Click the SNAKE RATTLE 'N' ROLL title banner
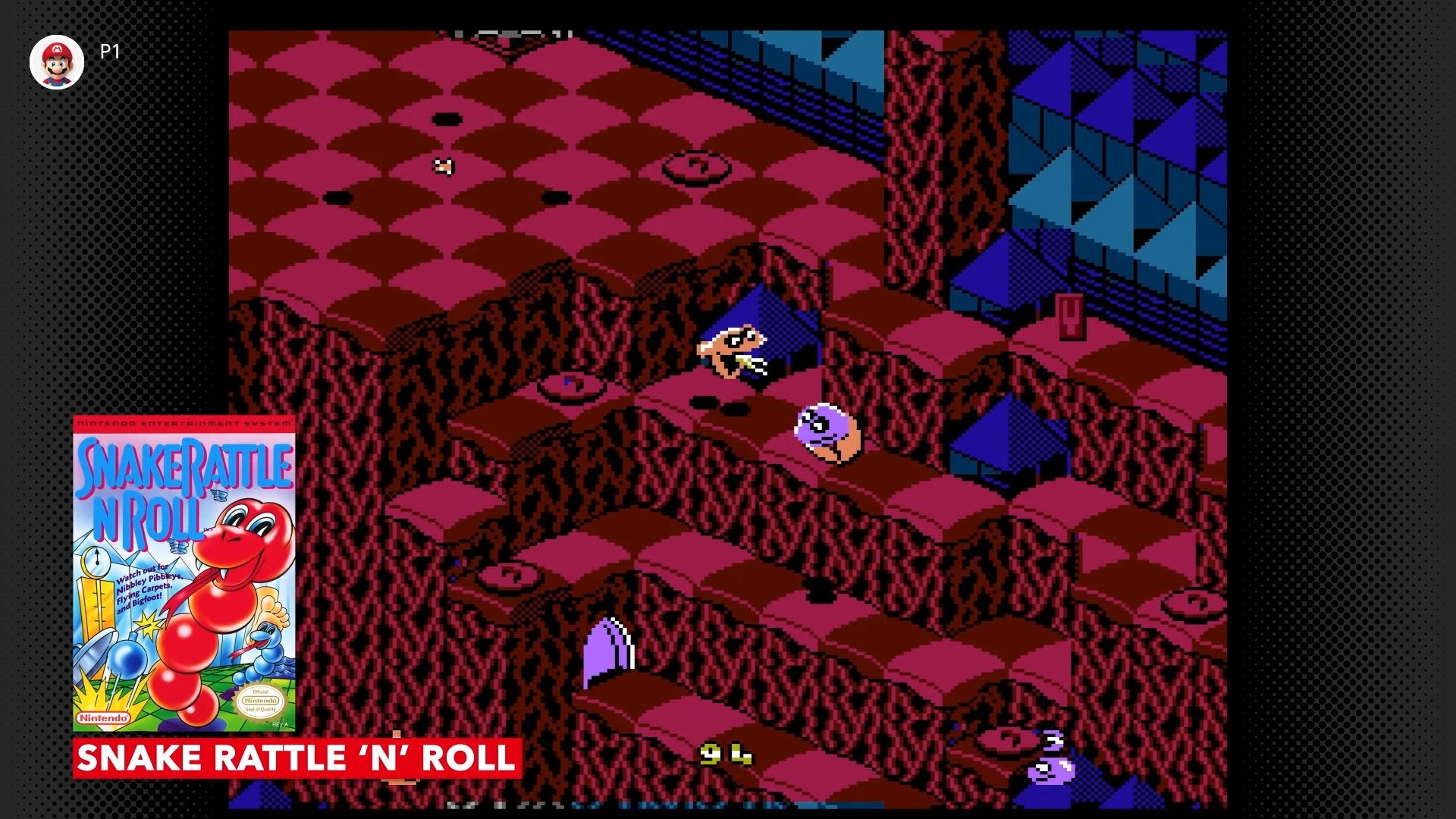This screenshot has height=819, width=1456. pos(296,758)
